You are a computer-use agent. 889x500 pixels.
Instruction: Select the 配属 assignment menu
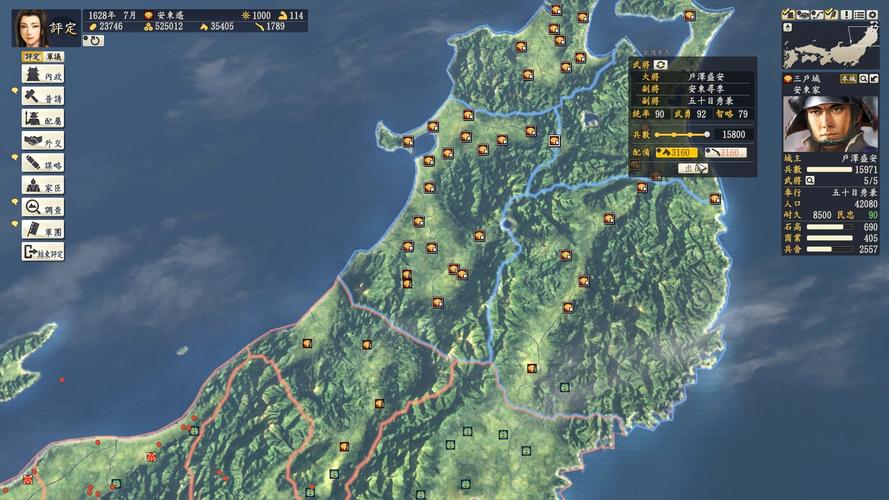[x=43, y=119]
